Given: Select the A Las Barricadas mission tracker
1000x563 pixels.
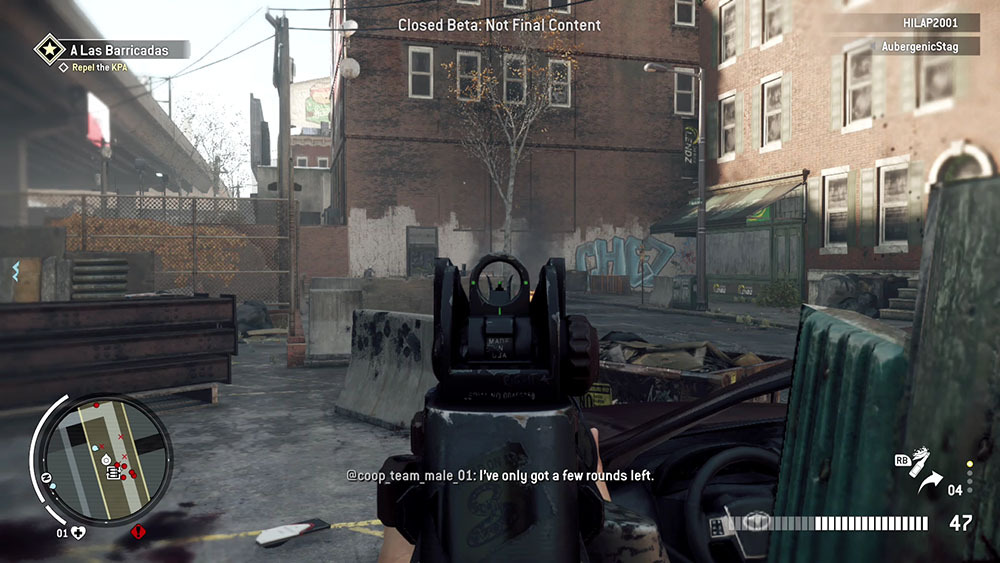Looking at the screenshot, I should [x=123, y=48].
